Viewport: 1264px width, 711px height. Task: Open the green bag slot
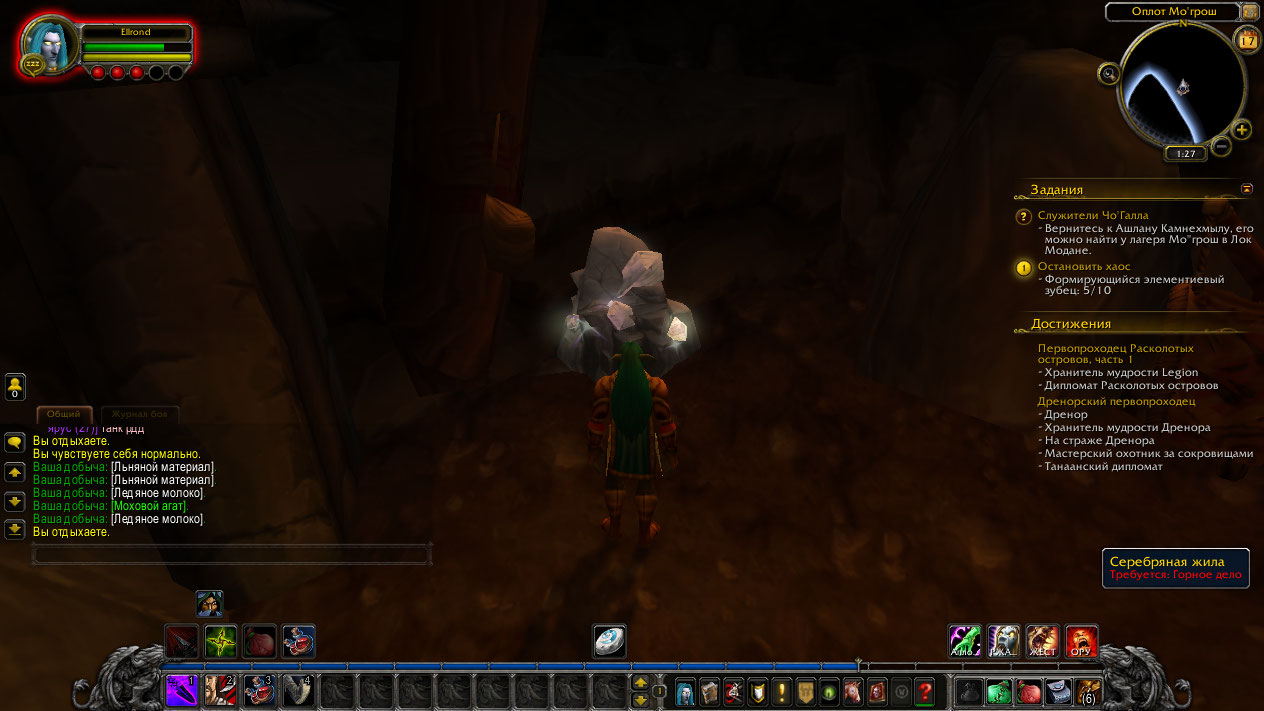tap(999, 691)
